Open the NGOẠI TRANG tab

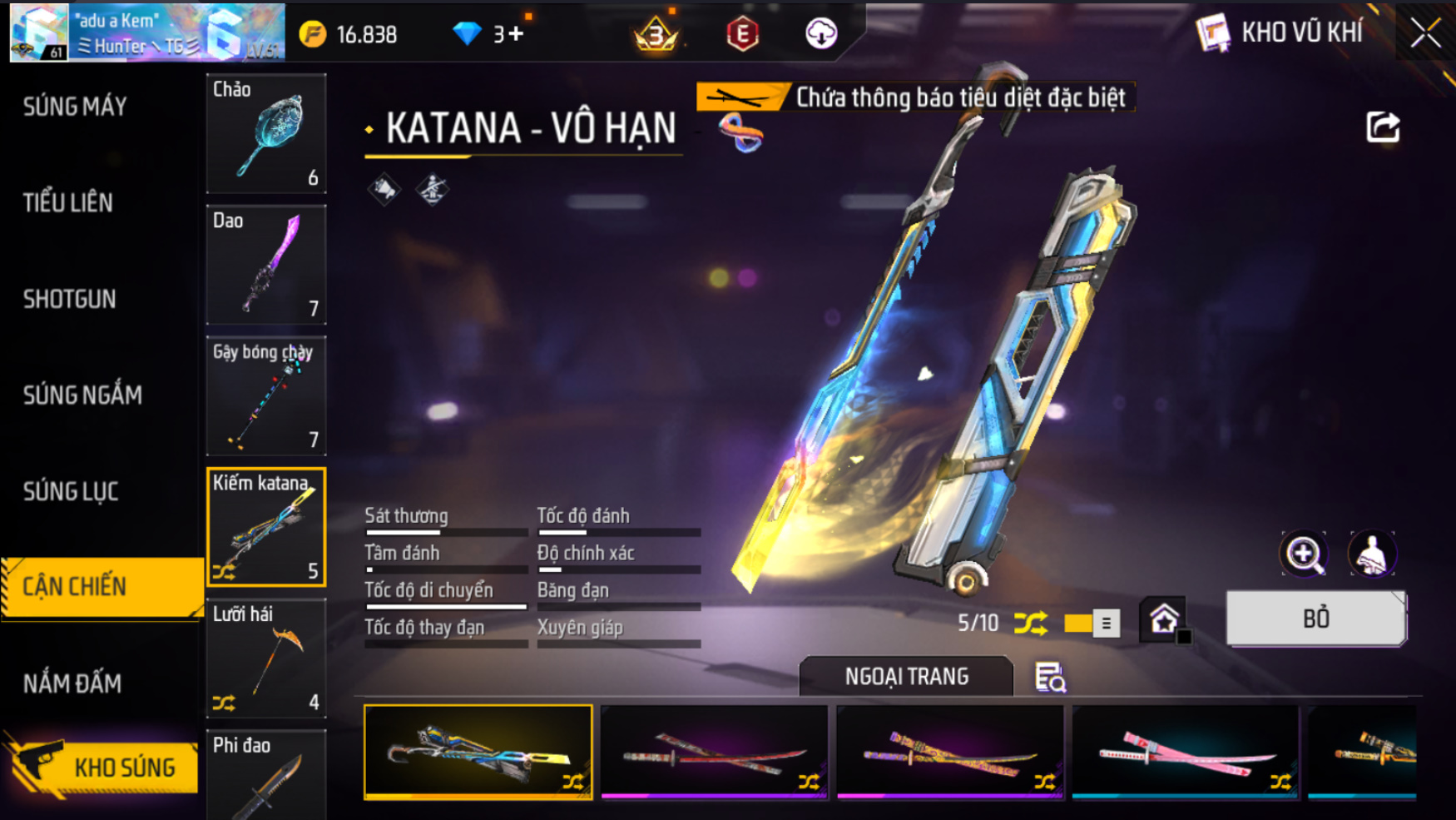click(906, 676)
